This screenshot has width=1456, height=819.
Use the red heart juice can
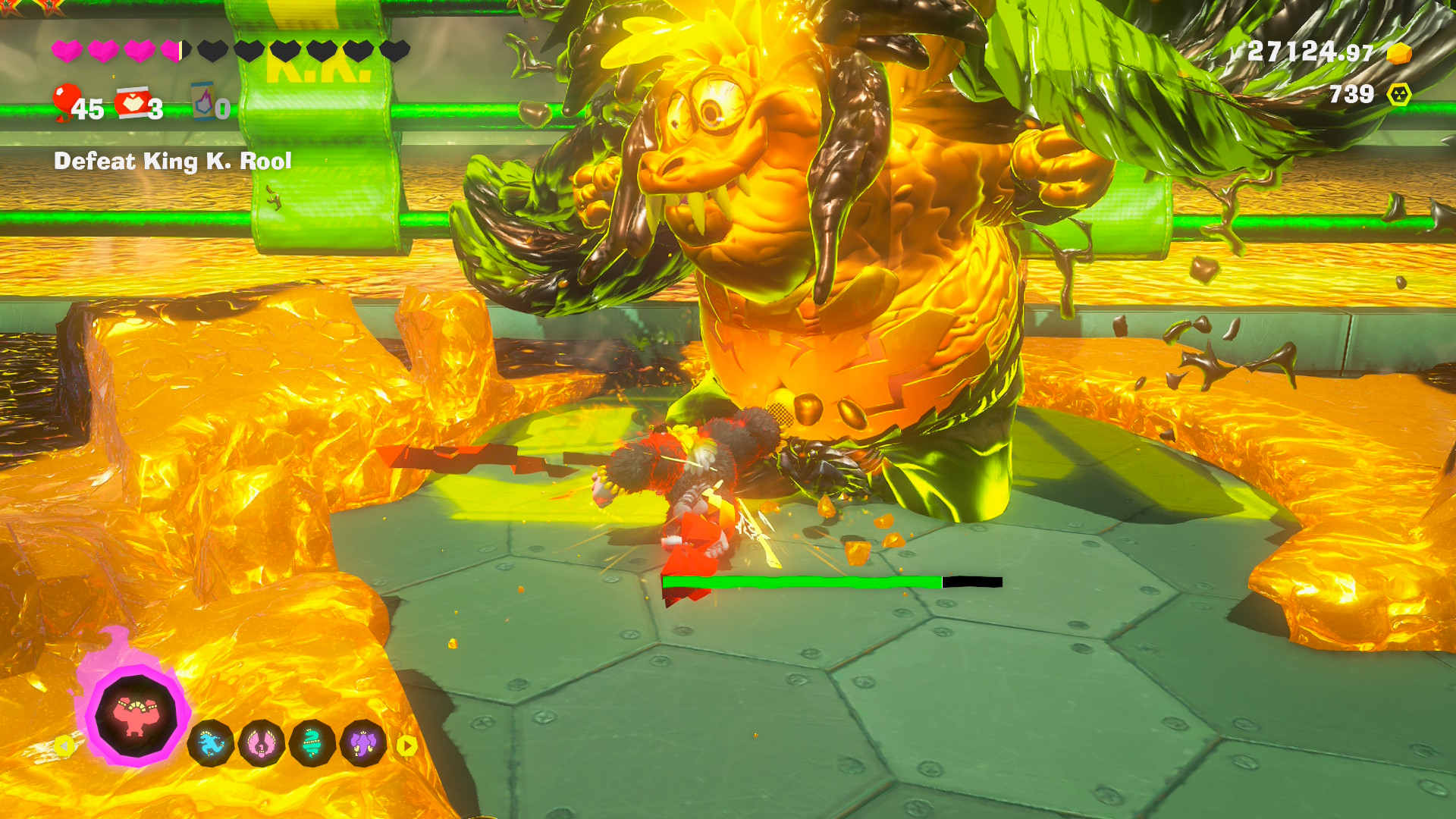click(133, 104)
